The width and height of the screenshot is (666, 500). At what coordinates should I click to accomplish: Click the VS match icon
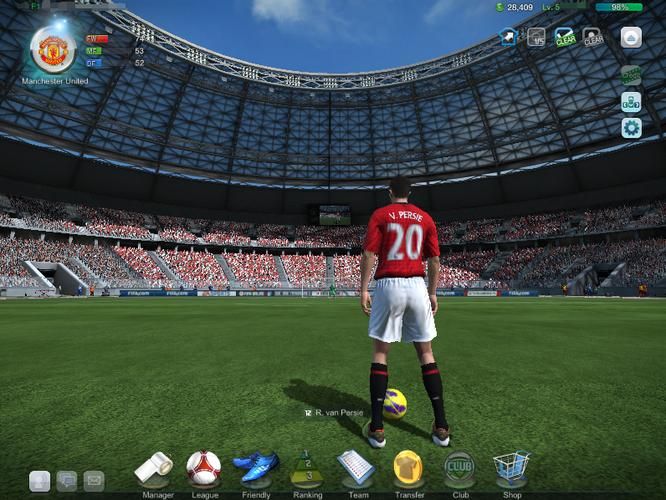pyautogui.click(x=537, y=37)
